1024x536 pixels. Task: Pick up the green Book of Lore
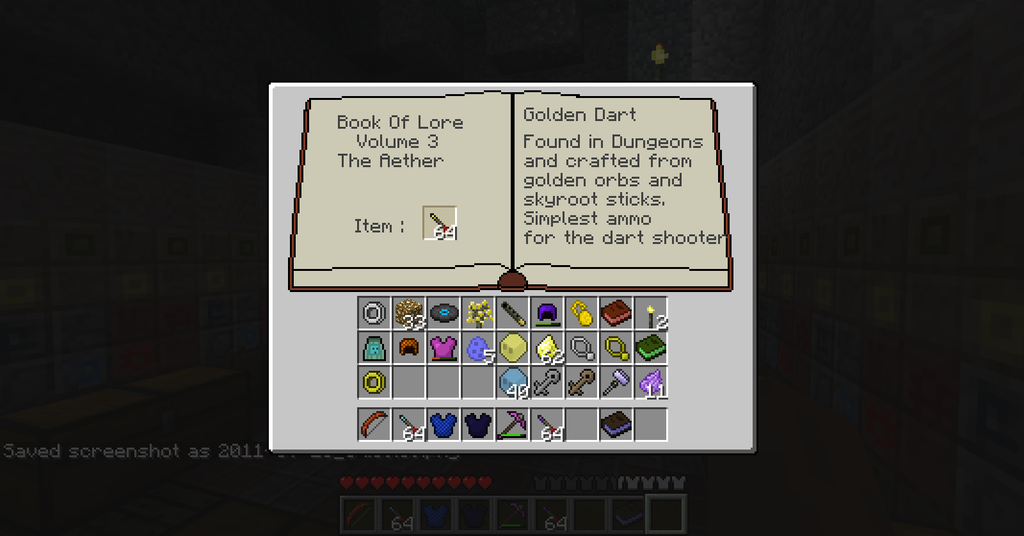(651, 348)
